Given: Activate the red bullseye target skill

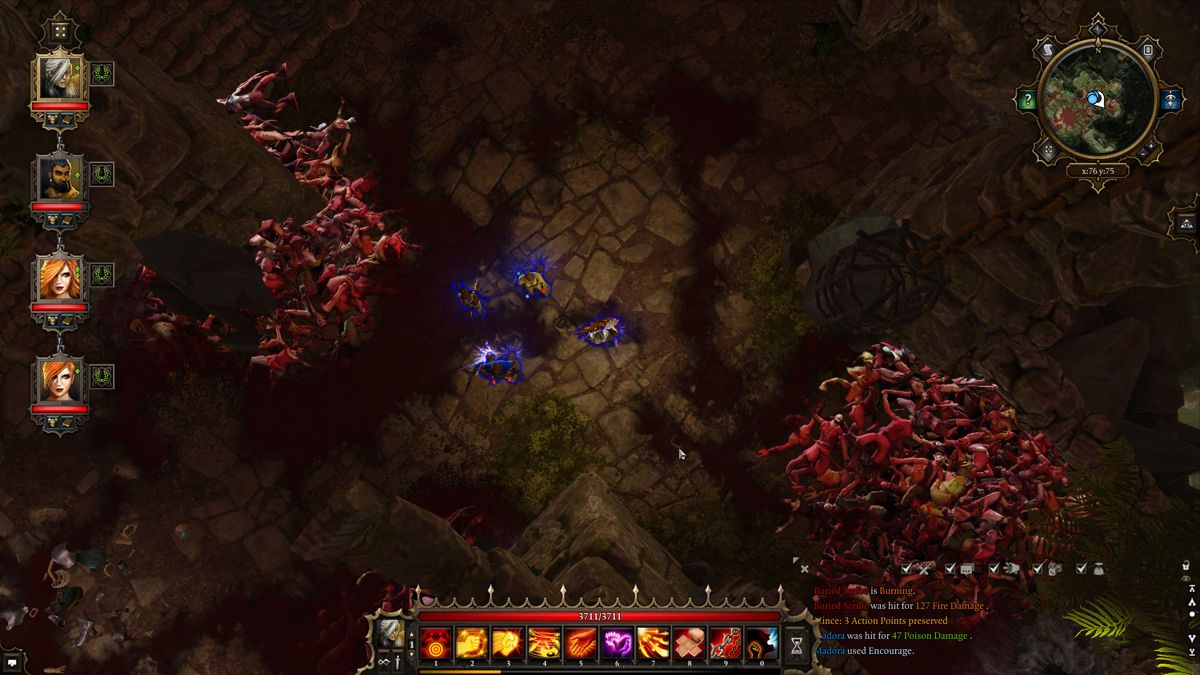Looking at the screenshot, I should 435,645.
